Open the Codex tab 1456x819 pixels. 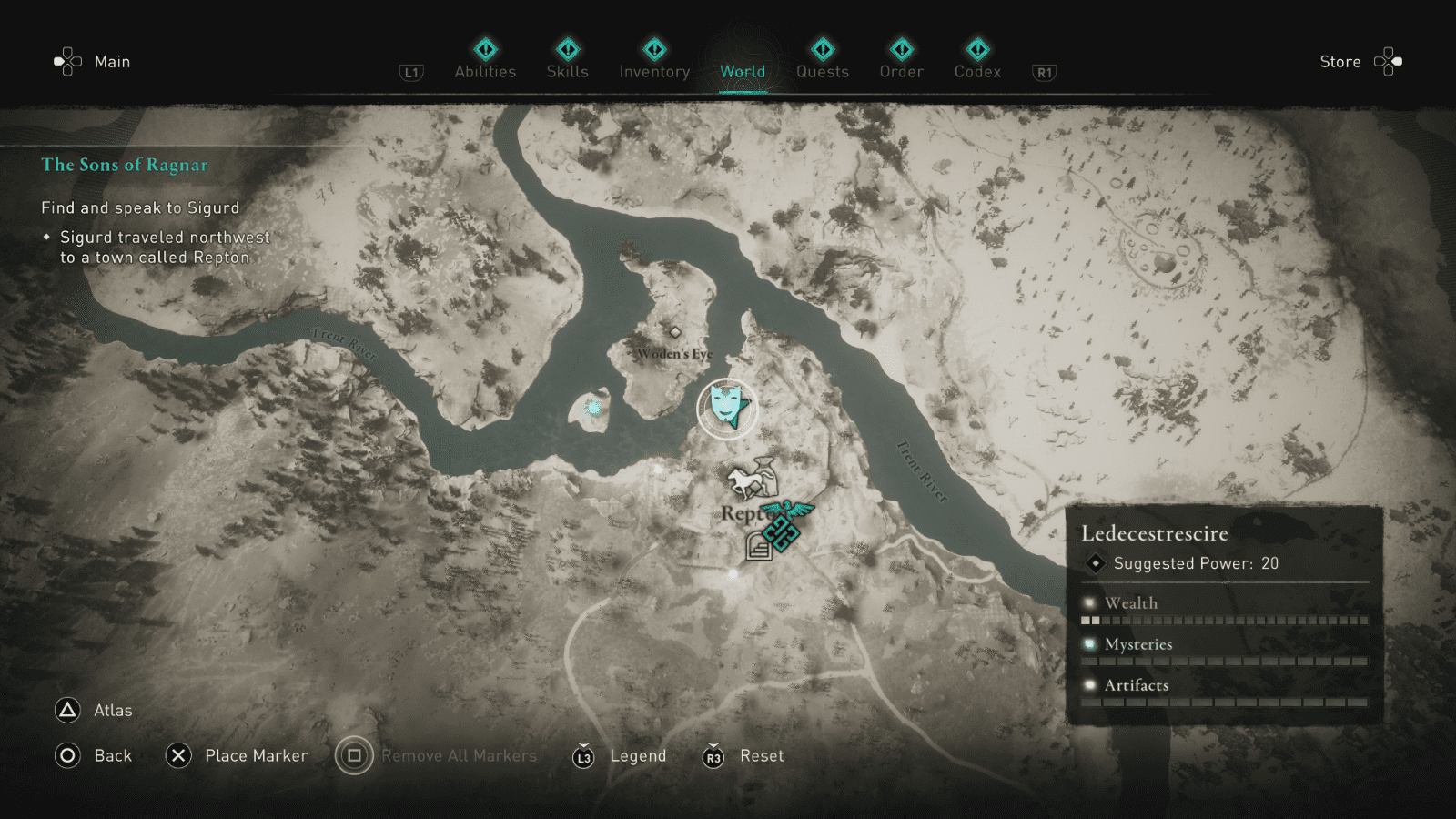977,50
